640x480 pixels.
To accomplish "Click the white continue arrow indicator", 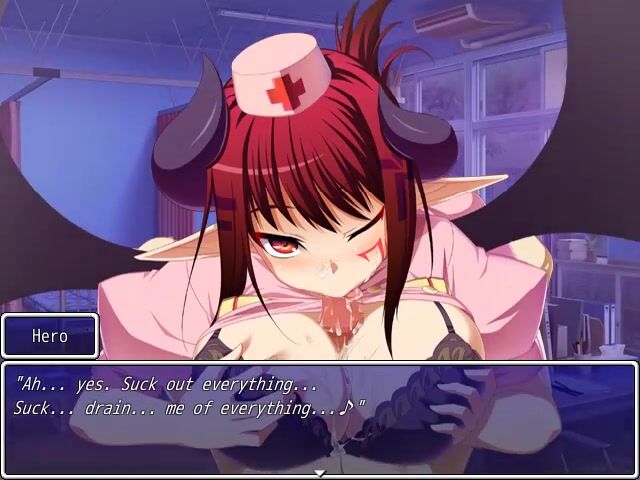I will [320, 472].
